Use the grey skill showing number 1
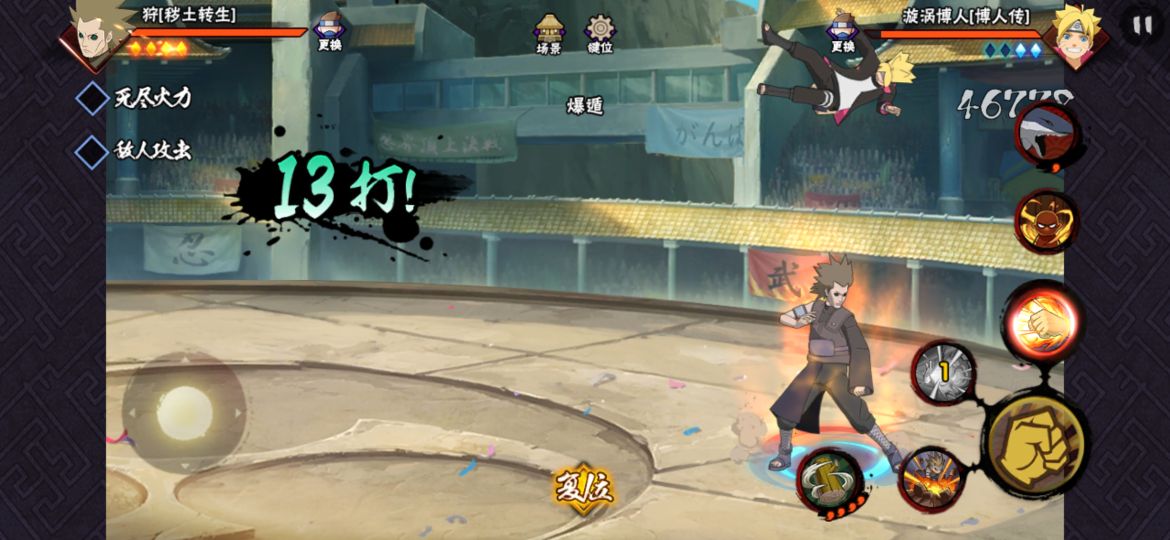The image size is (1170, 540). 943,374
